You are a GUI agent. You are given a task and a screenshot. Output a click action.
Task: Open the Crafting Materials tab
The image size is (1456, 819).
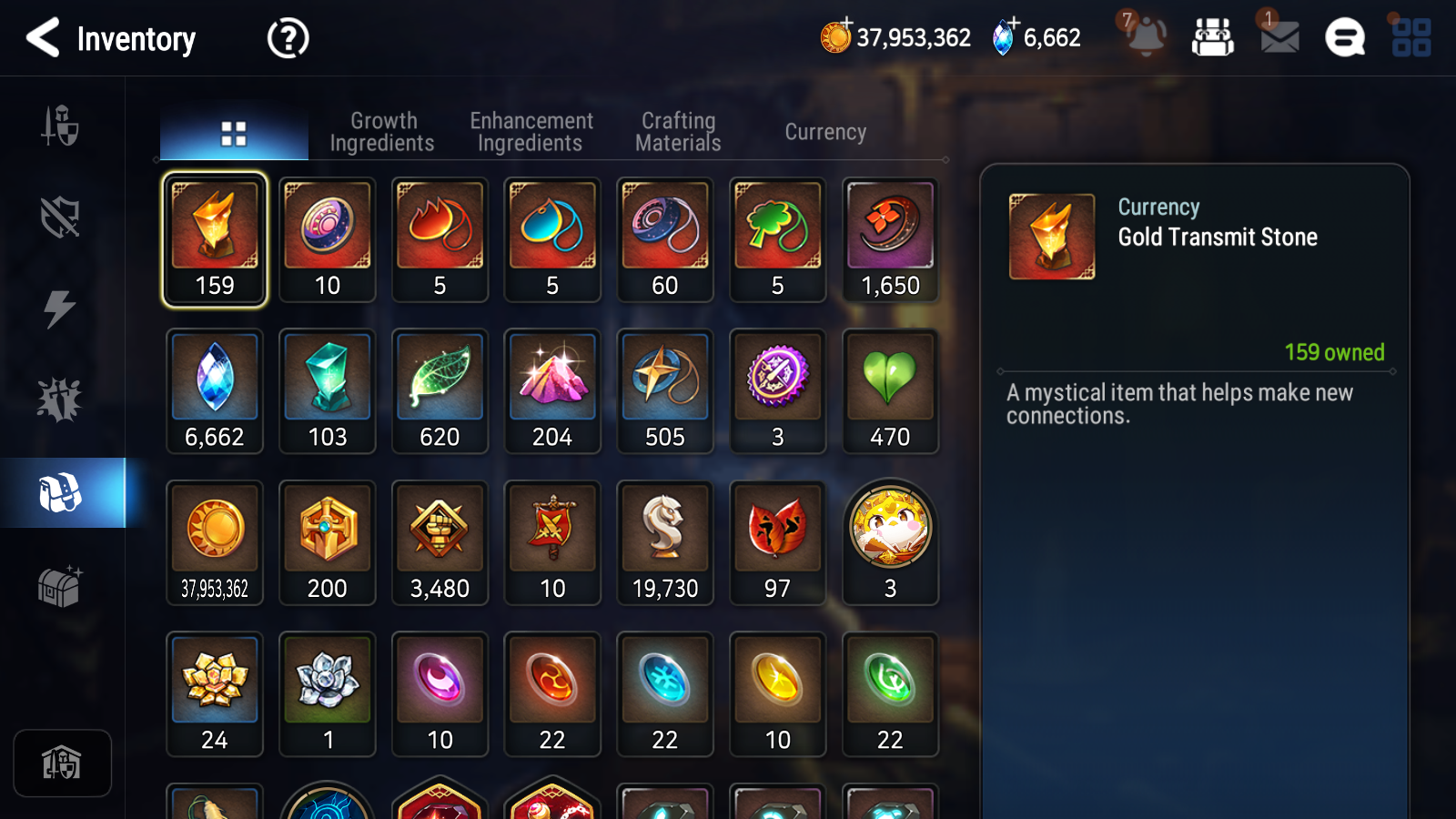coord(678,132)
